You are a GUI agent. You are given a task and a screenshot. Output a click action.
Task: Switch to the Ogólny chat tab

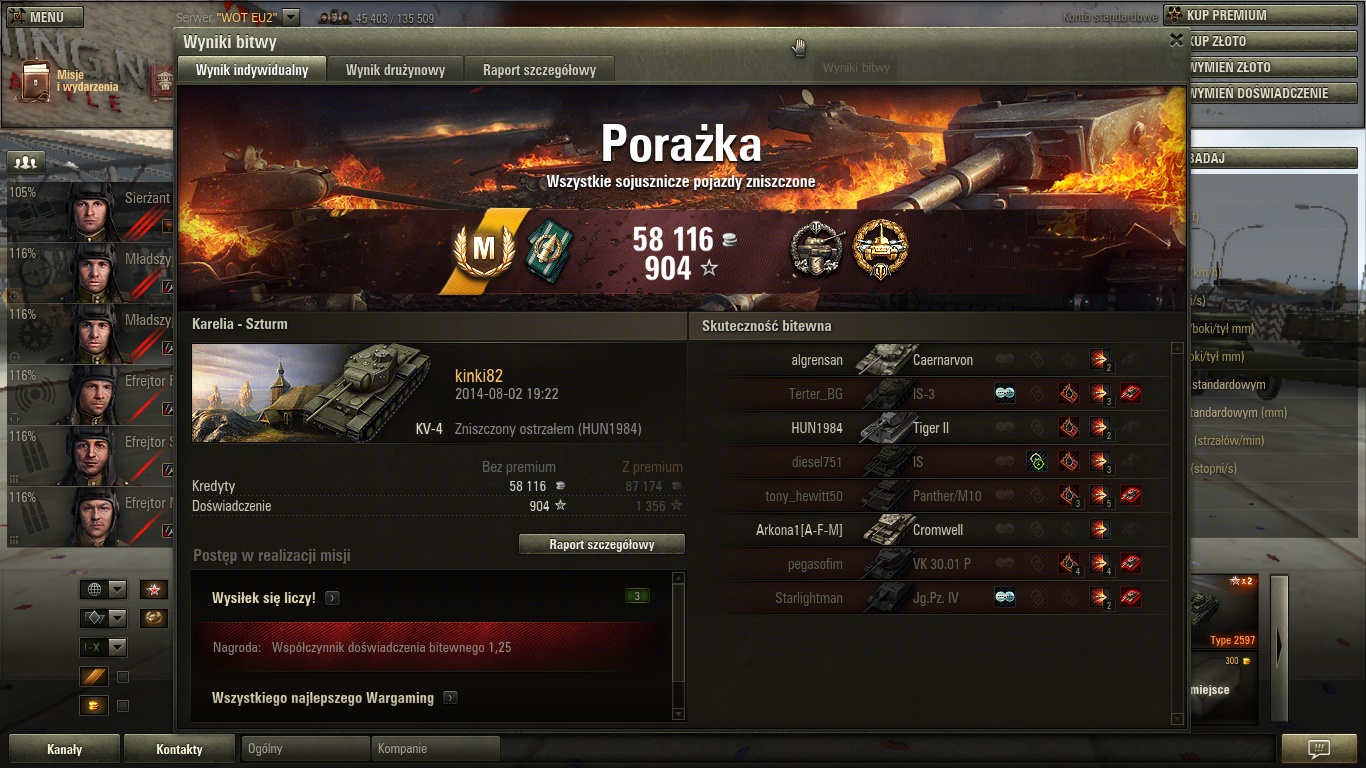pos(305,748)
